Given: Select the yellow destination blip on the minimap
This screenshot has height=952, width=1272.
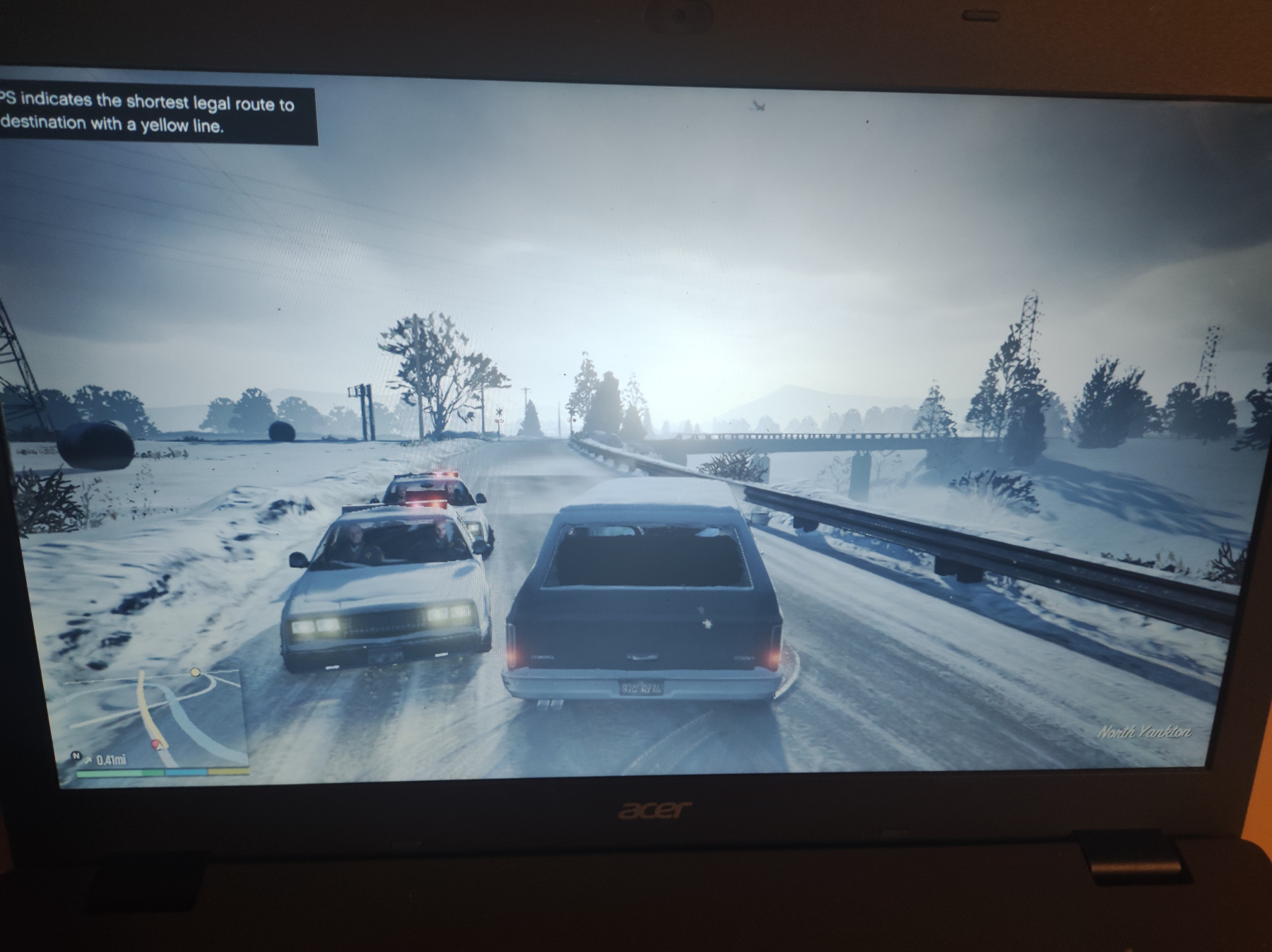Looking at the screenshot, I should point(196,672).
